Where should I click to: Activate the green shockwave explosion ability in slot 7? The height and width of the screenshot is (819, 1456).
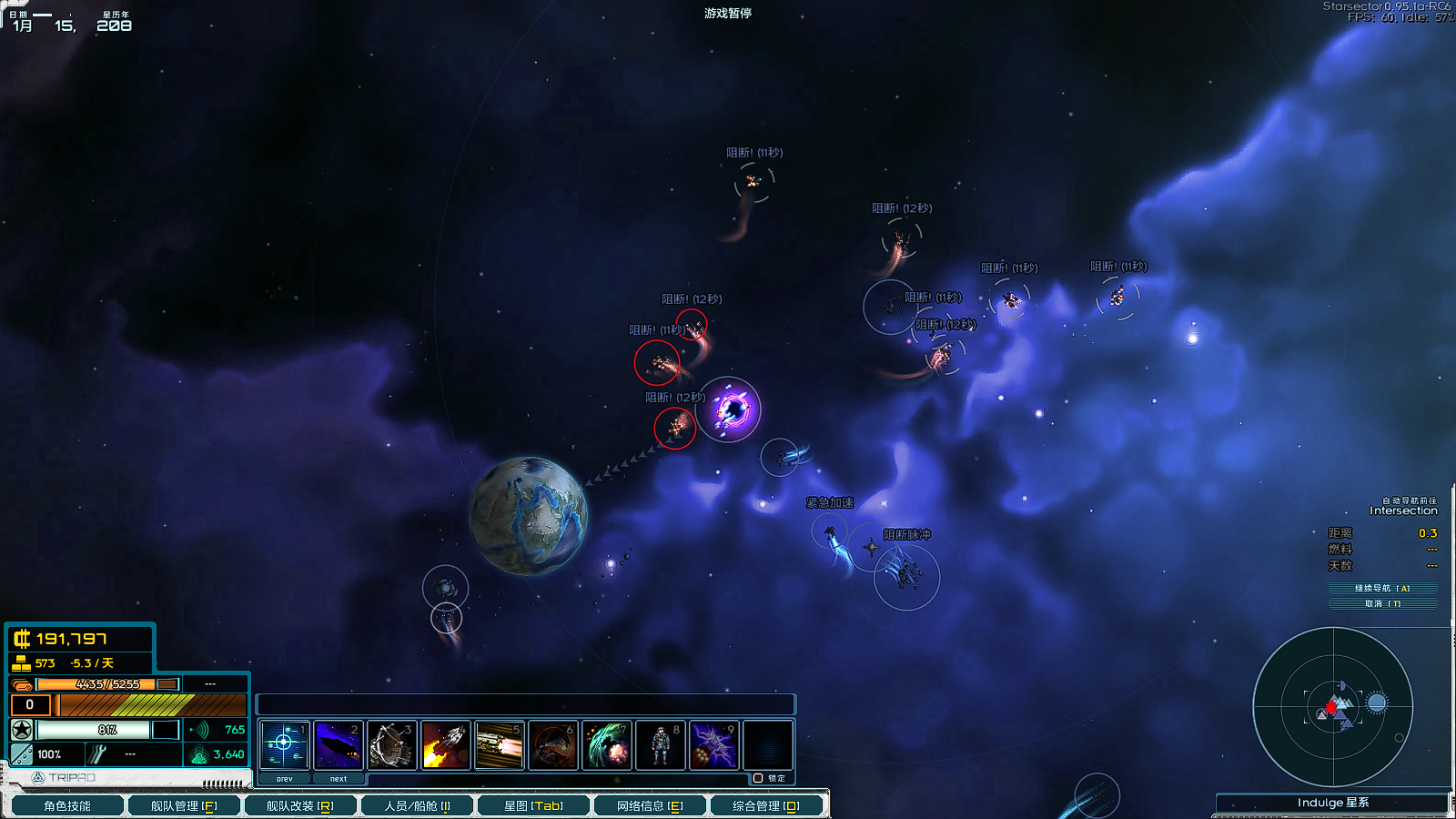[607, 744]
